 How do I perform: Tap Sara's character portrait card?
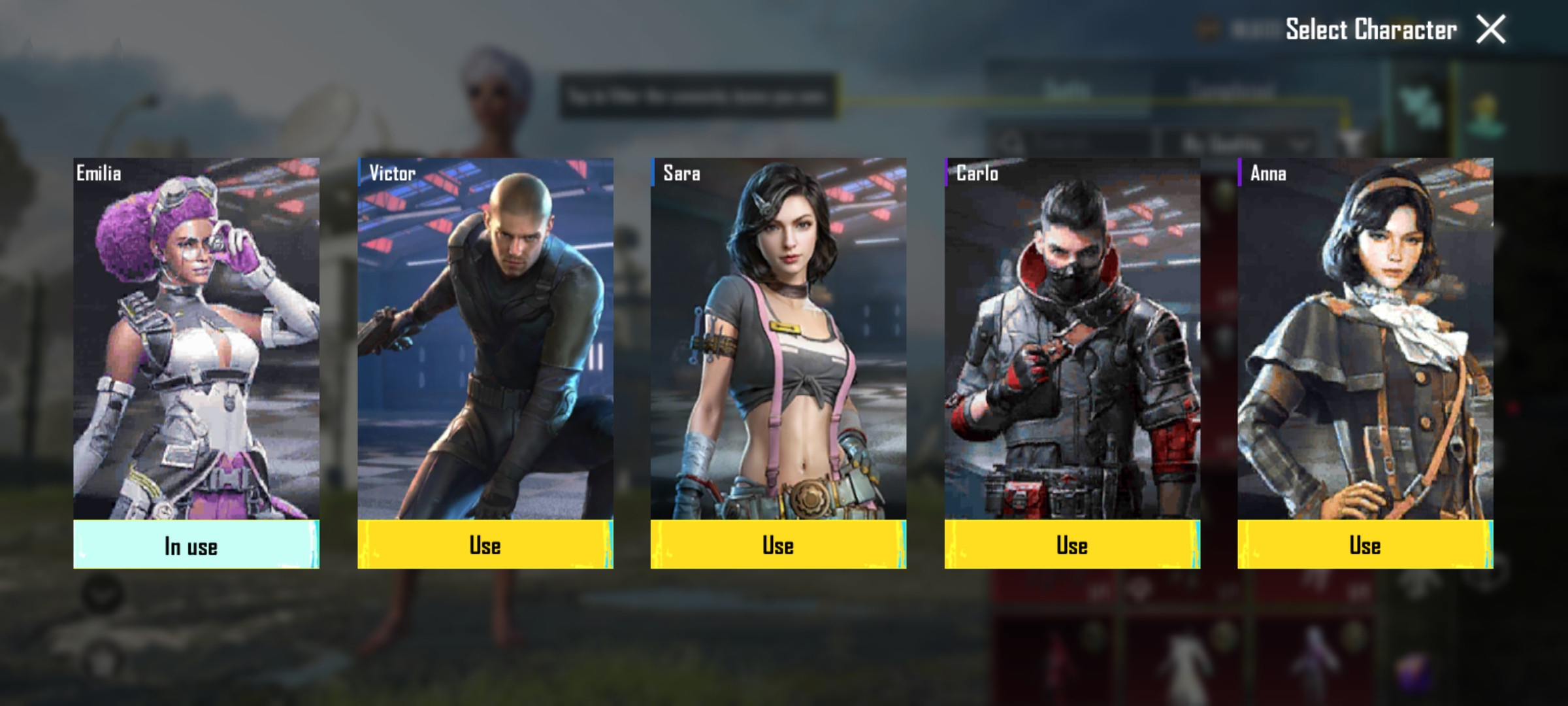click(778, 339)
